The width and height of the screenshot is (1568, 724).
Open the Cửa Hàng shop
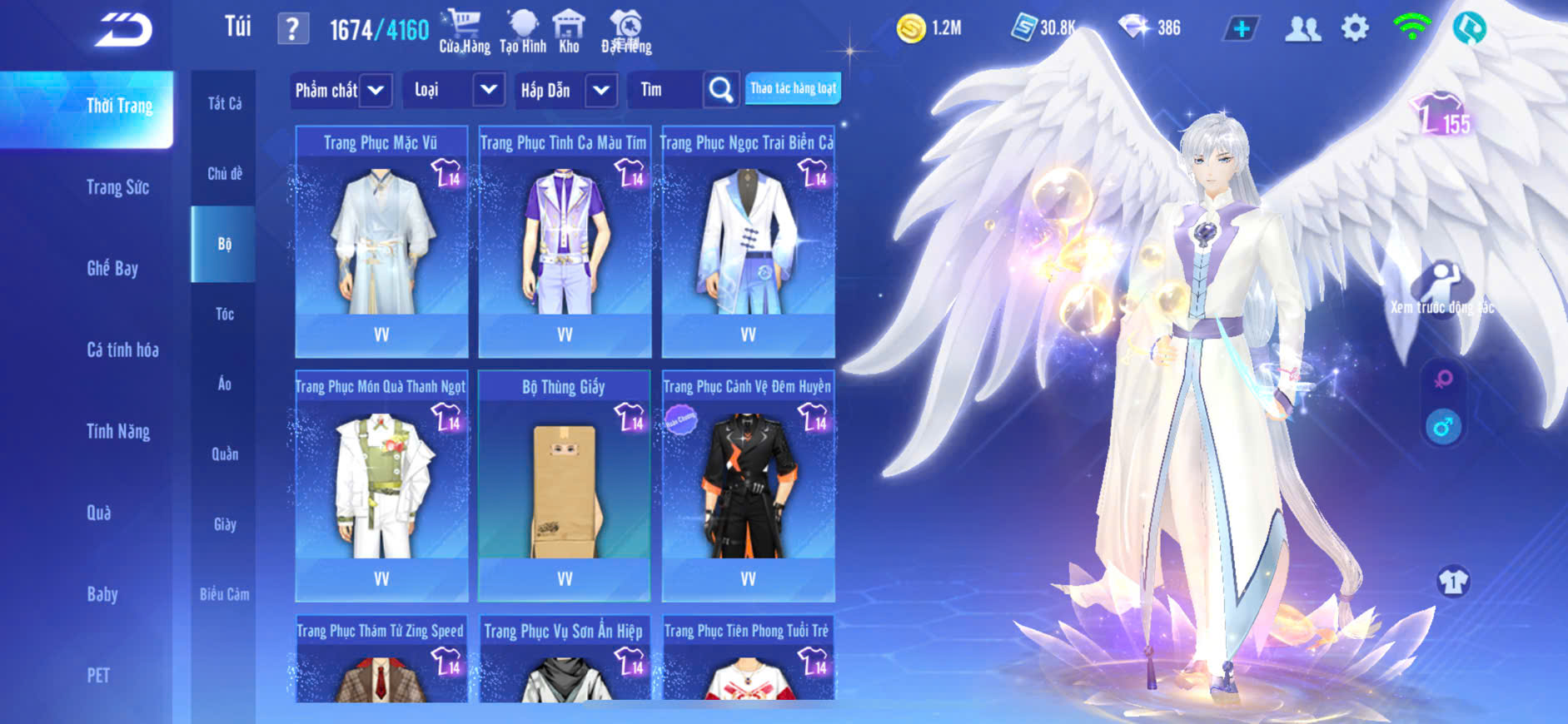464,32
